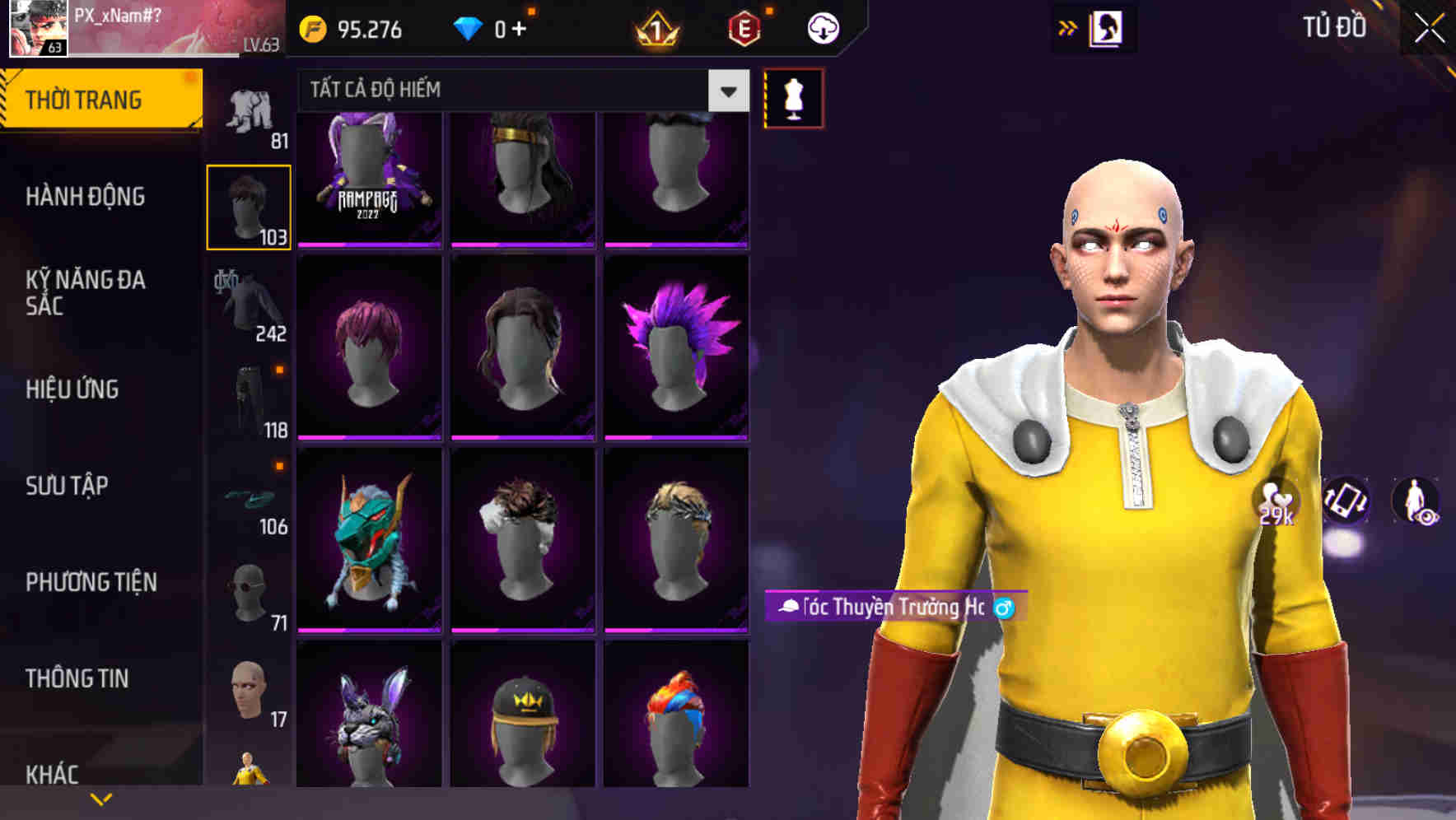Click the cloud download icon in the top bar
Screen dimensions: 1456x820
click(823, 27)
